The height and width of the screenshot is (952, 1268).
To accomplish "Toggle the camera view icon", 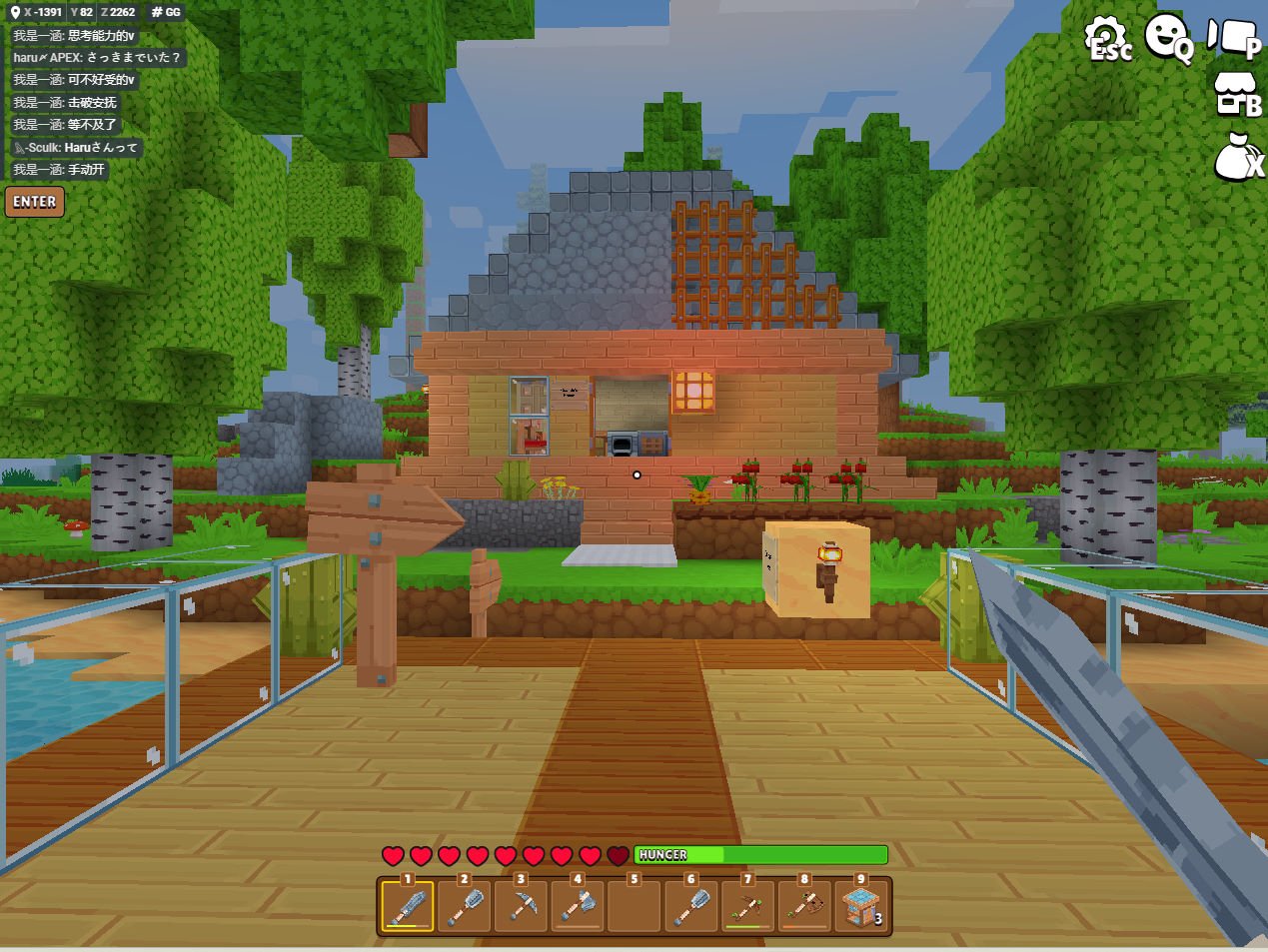I will 1233,38.
